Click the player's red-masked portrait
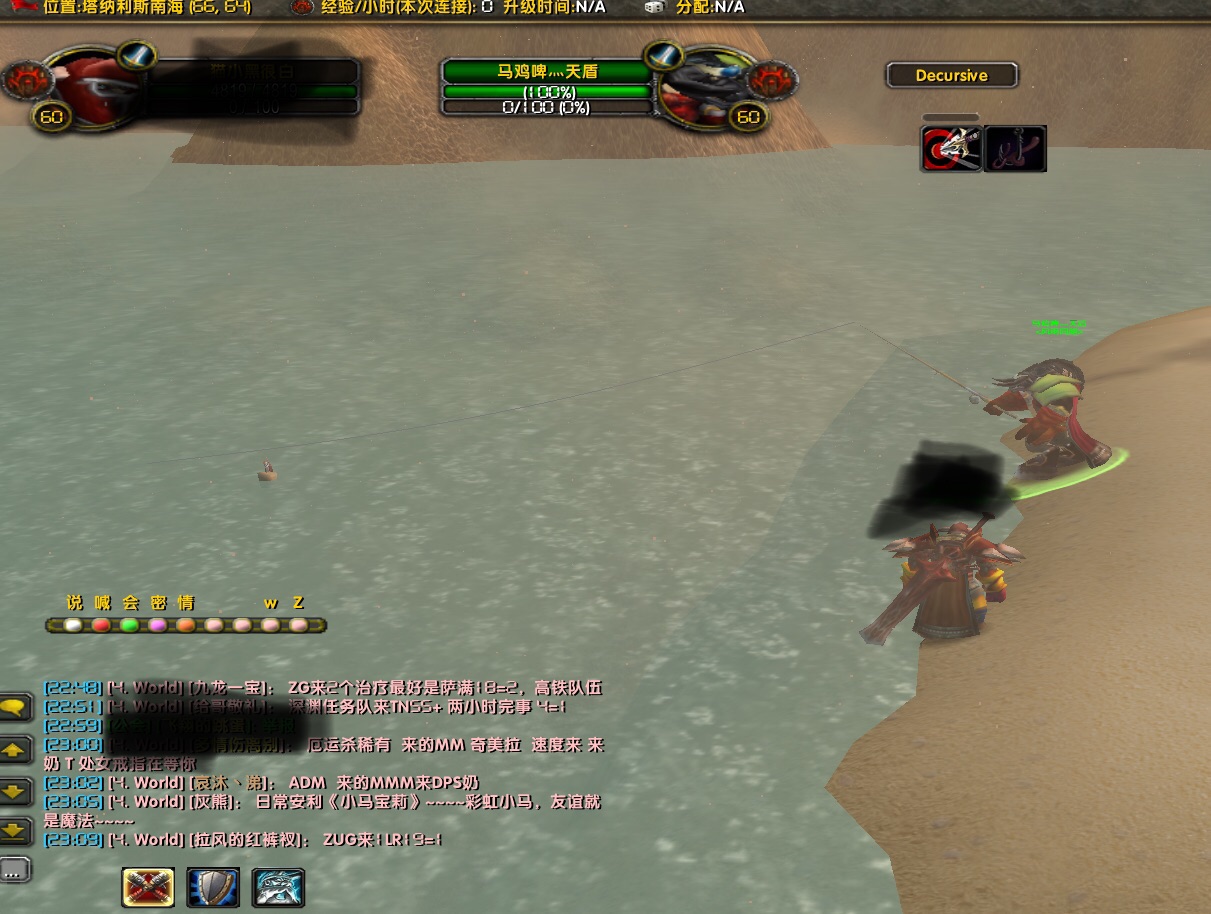Image resolution: width=1211 pixels, height=914 pixels. [x=90, y=89]
